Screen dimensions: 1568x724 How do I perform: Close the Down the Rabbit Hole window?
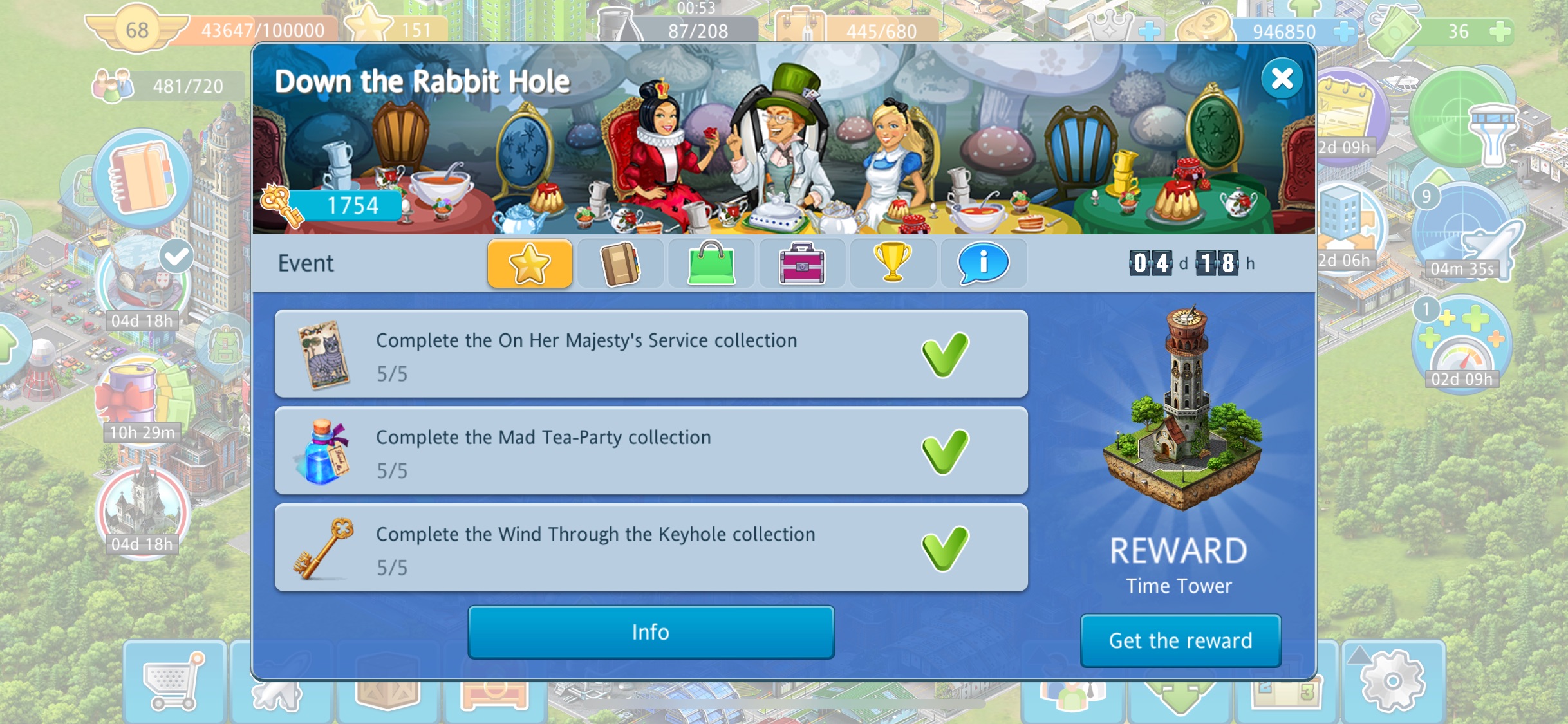click(x=1282, y=79)
